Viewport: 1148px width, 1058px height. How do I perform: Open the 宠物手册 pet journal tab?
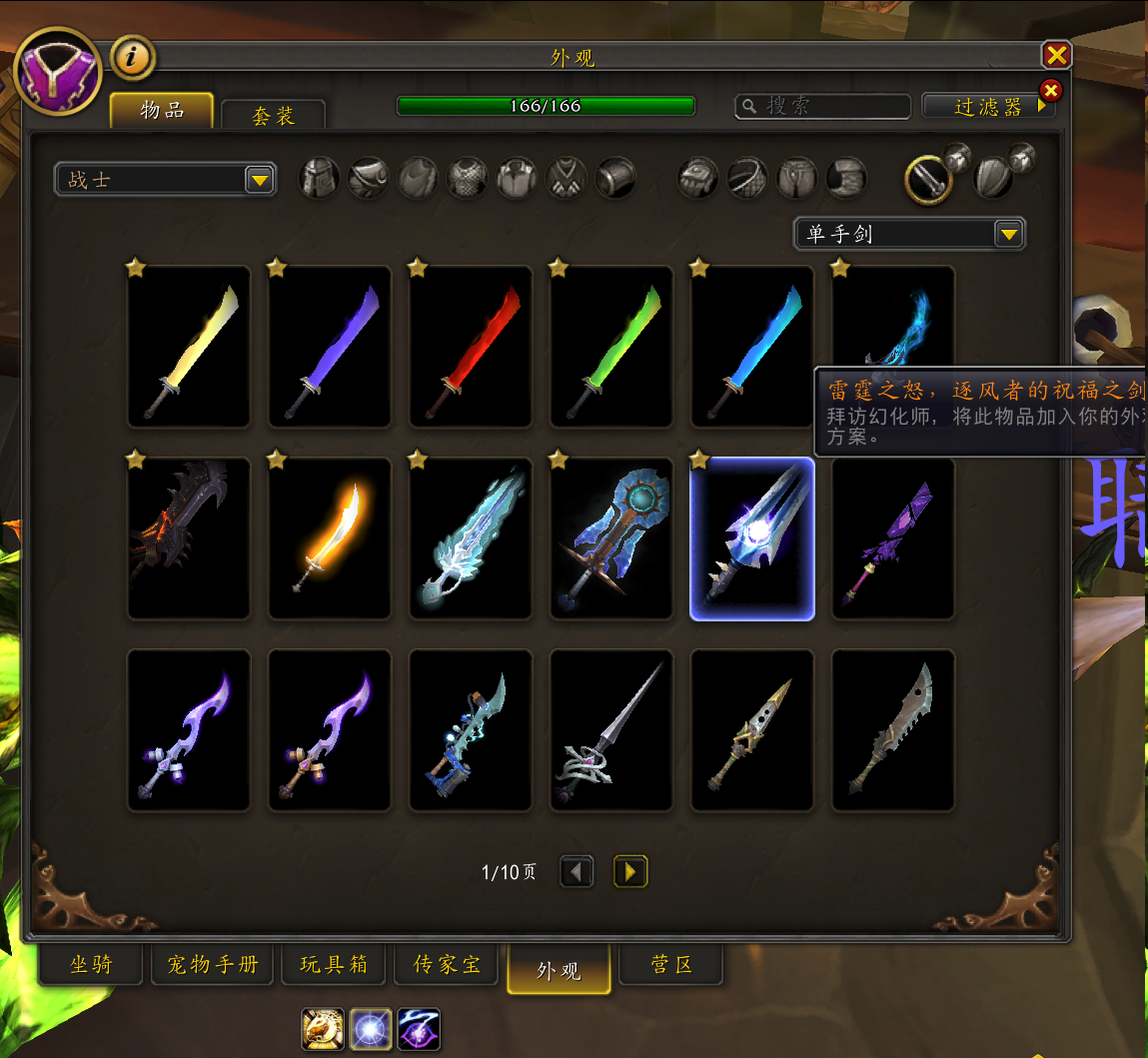tap(212, 965)
